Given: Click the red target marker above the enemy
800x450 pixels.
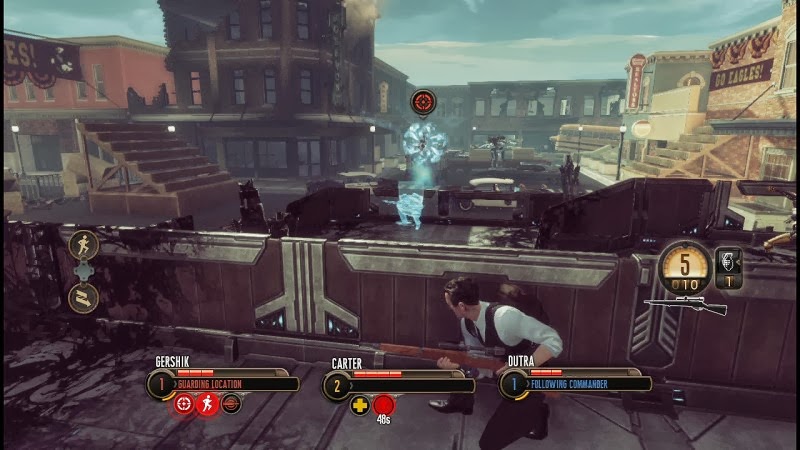Looking at the screenshot, I should coord(423,102).
